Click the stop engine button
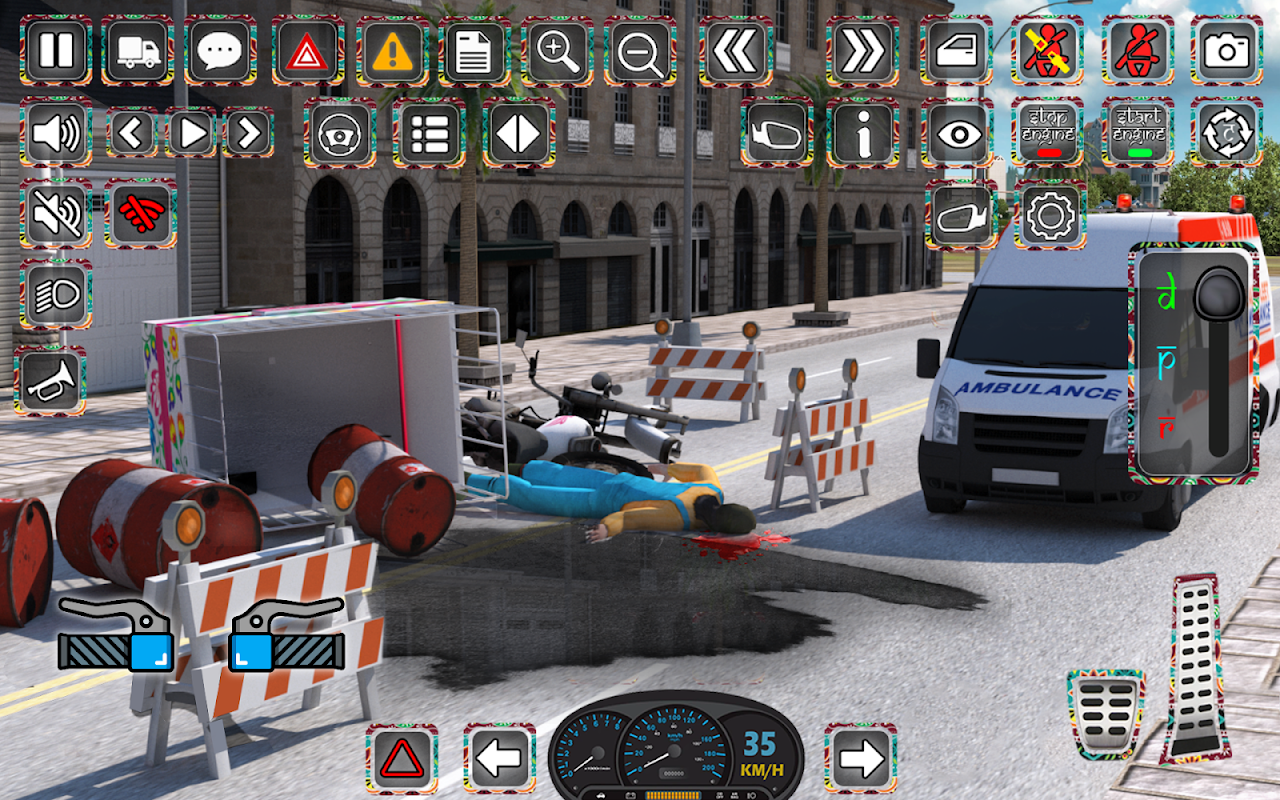 tap(1047, 132)
